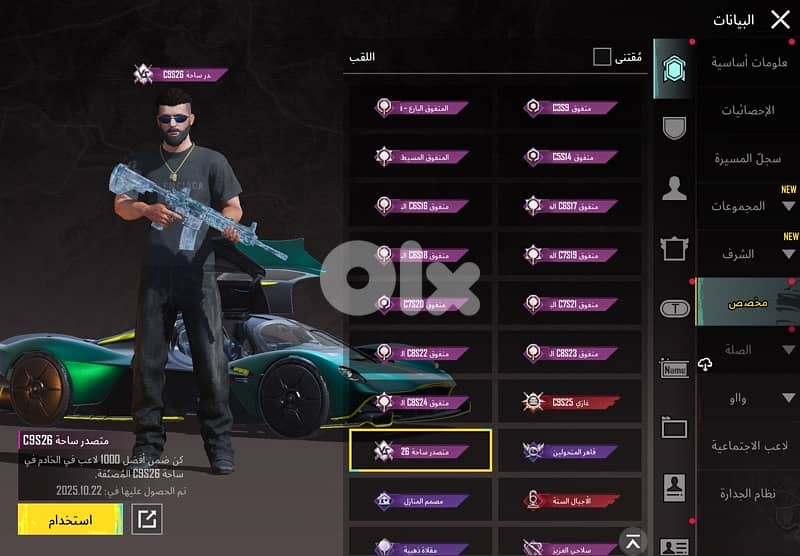Toggle the مُقتنى (owned) checkbox

602,57
